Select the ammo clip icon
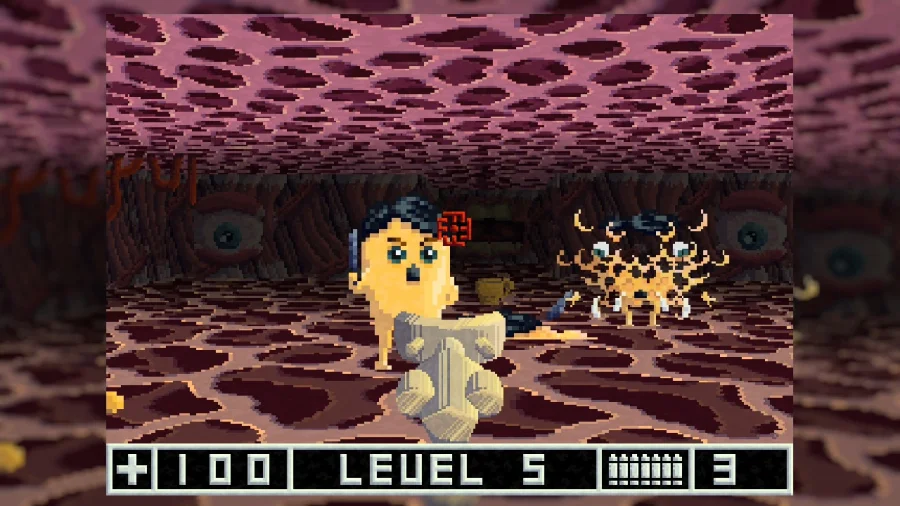This screenshot has height=506, width=900. [x=645, y=469]
